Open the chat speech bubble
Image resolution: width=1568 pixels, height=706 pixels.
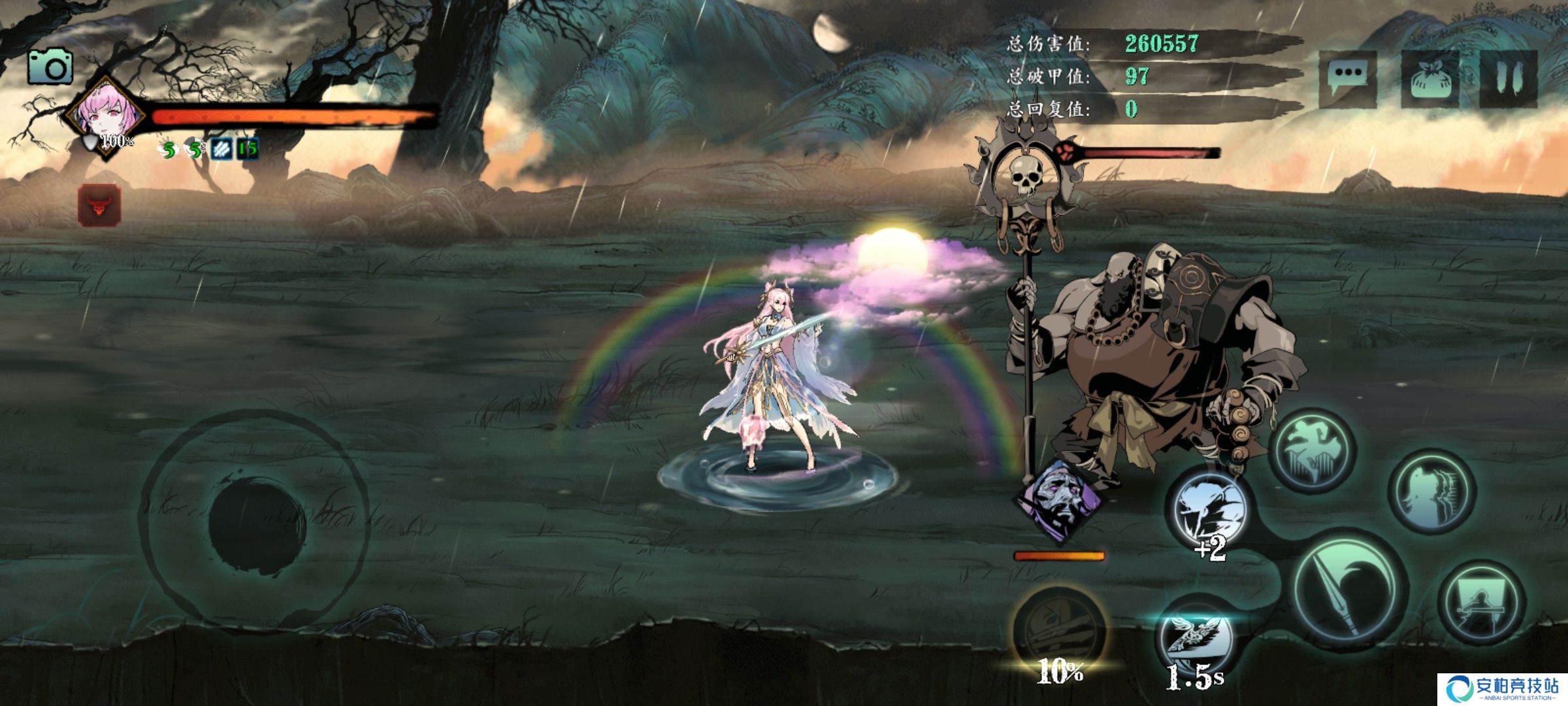[1347, 78]
